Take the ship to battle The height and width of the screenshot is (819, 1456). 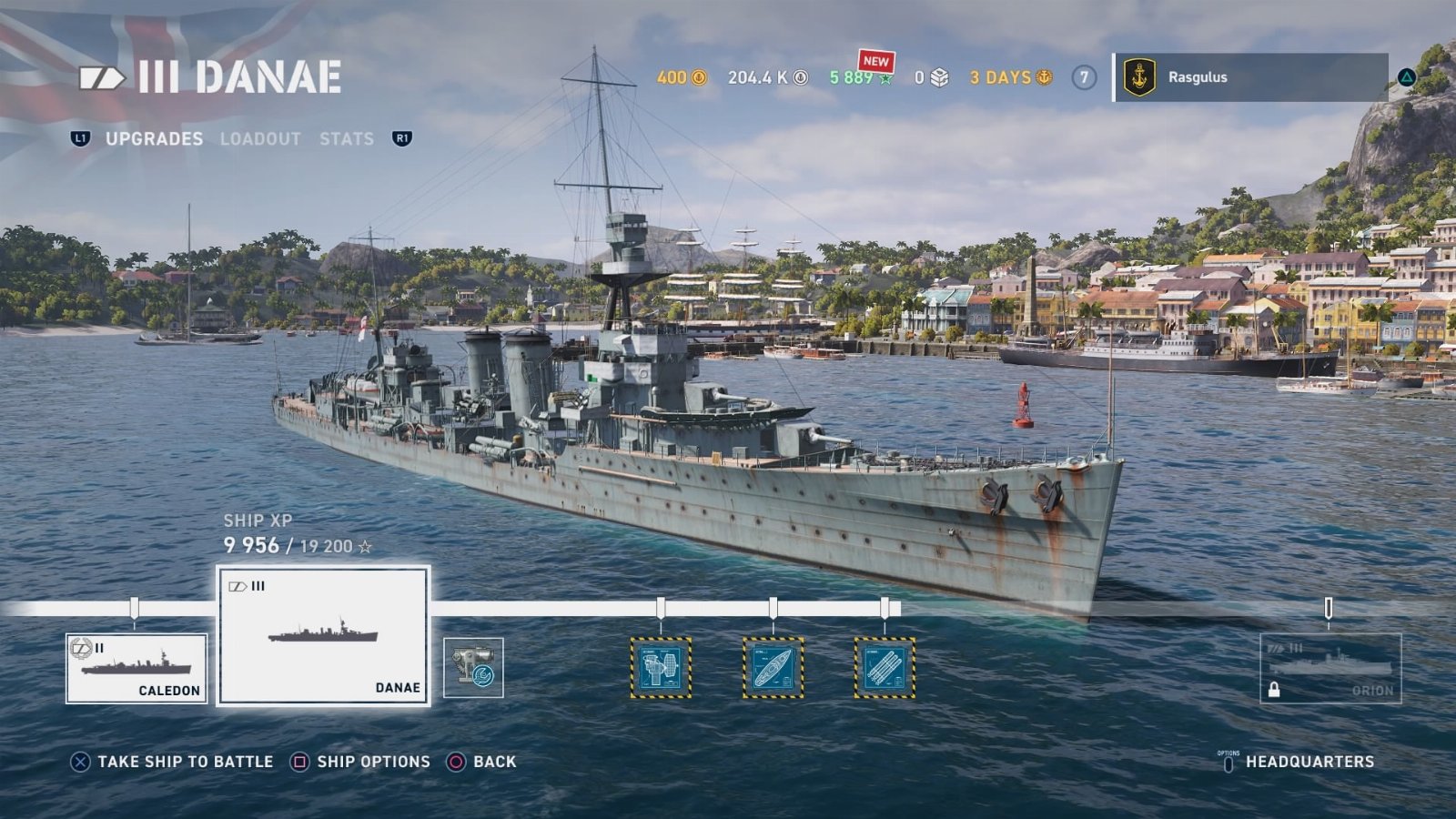click(173, 762)
